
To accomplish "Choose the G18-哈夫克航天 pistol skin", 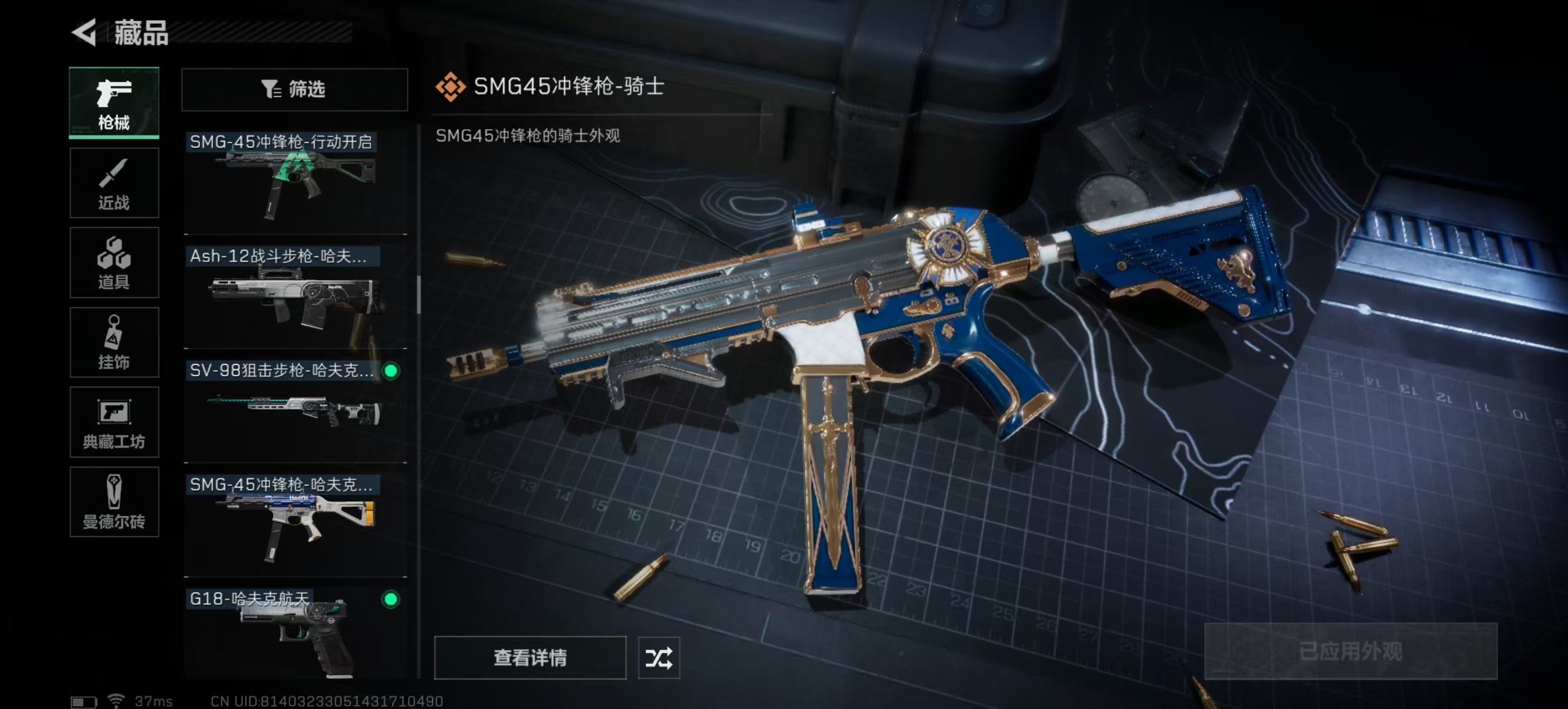I will (295, 633).
